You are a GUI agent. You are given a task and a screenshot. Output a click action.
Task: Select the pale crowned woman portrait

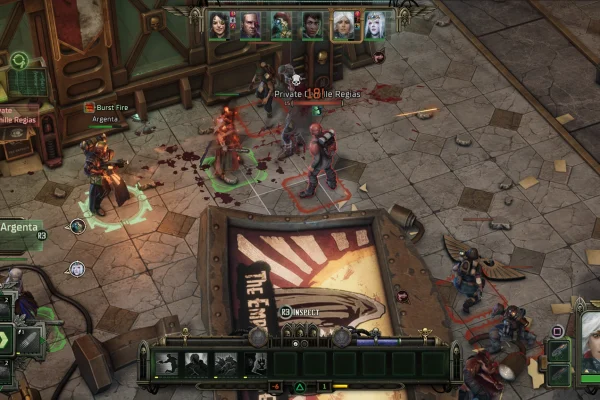376,25
